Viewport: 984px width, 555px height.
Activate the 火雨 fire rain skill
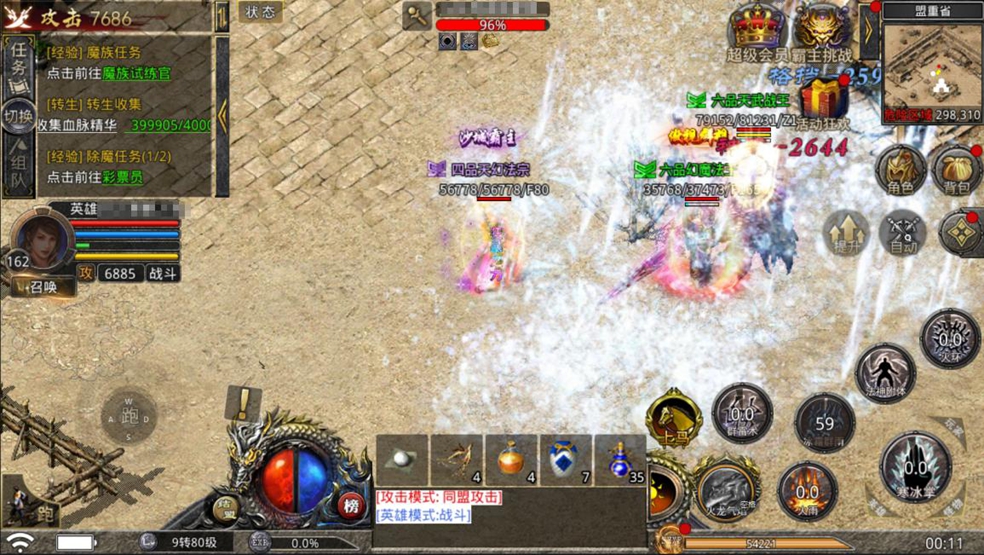pos(807,490)
